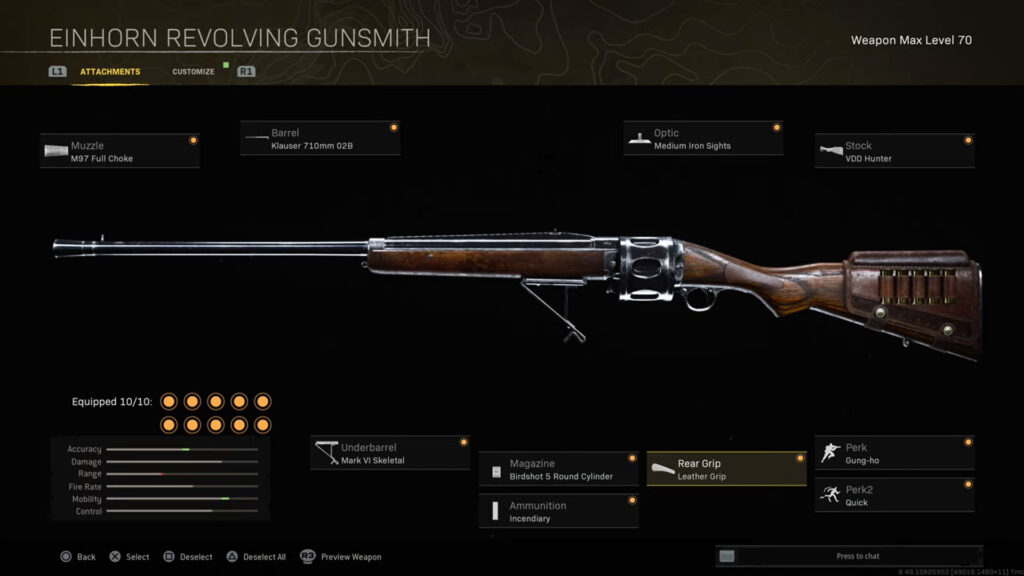Click the Press to chat box
The image size is (1024, 576).
849,556
